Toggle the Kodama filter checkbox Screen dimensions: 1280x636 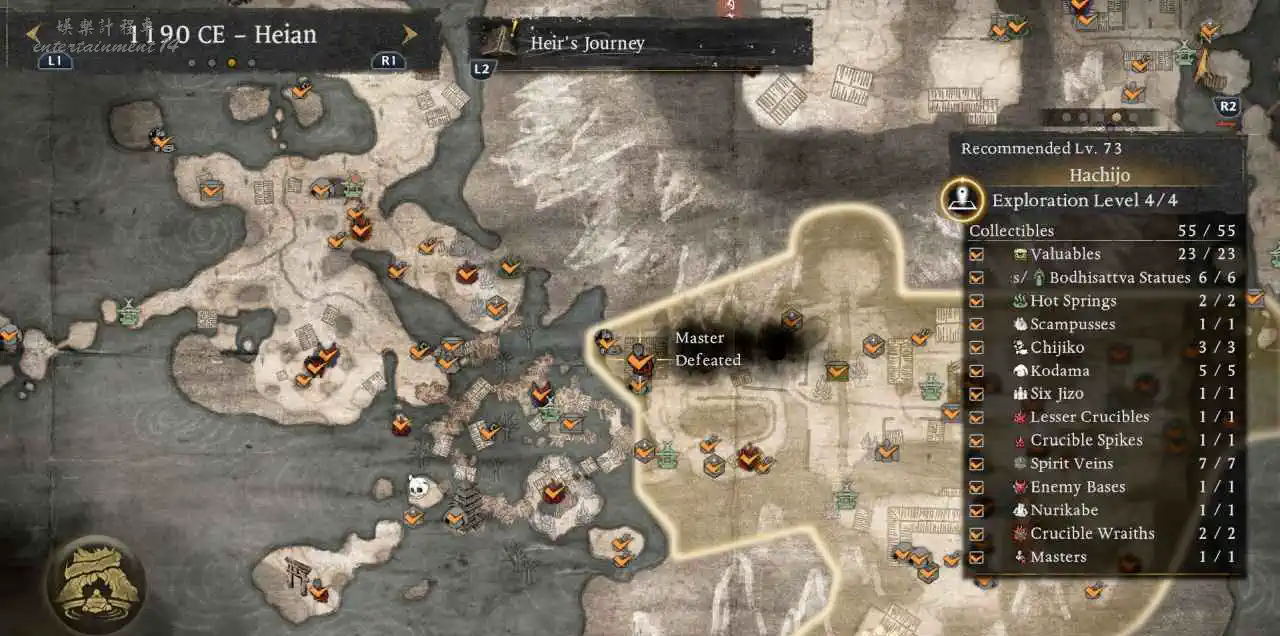[x=977, y=371]
